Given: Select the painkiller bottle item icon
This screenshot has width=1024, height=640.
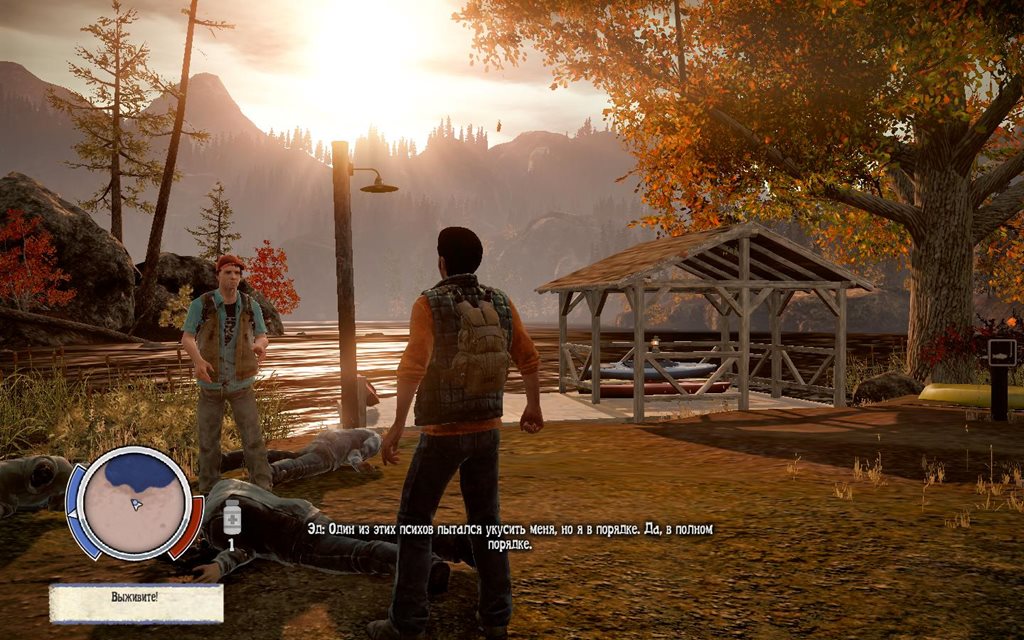Looking at the screenshot, I should (x=232, y=520).
